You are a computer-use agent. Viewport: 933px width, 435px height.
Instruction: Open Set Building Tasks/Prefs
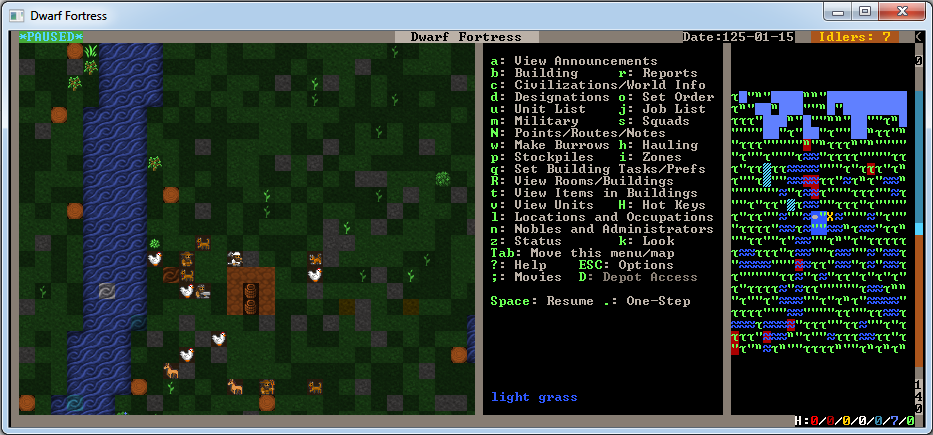(x=598, y=169)
